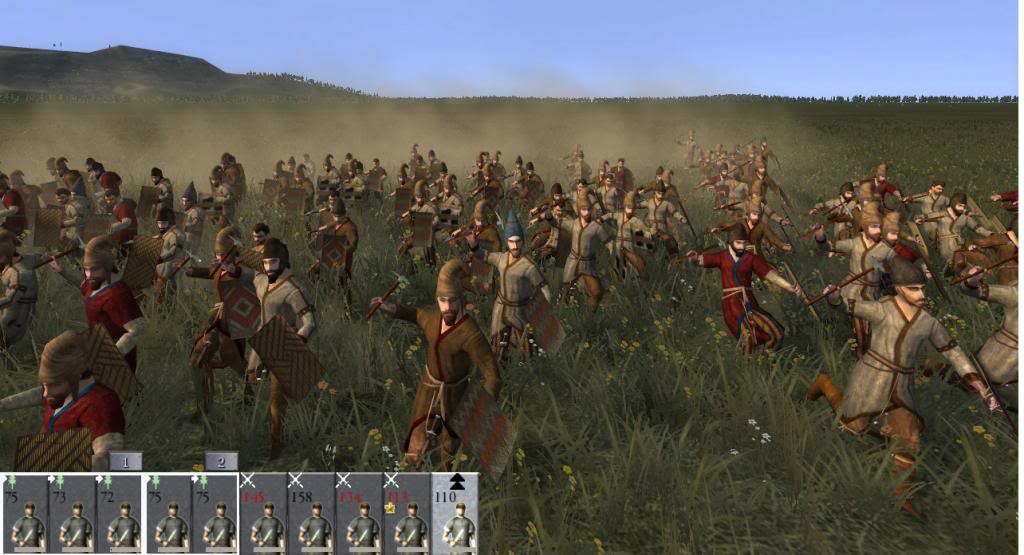Select the unit card marked with a gold star
The image size is (1024, 555).
pos(408,514)
